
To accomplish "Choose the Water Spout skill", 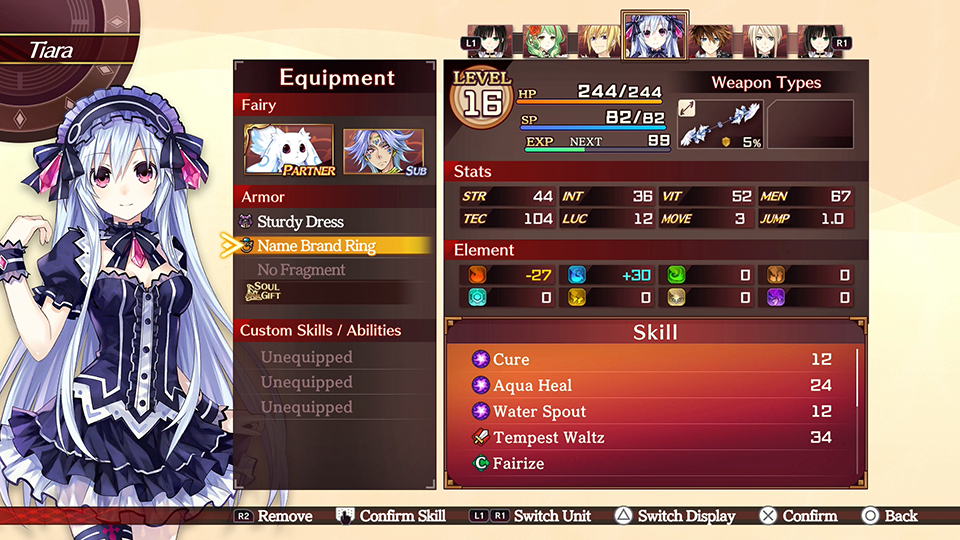I will [x=539, y=411].
